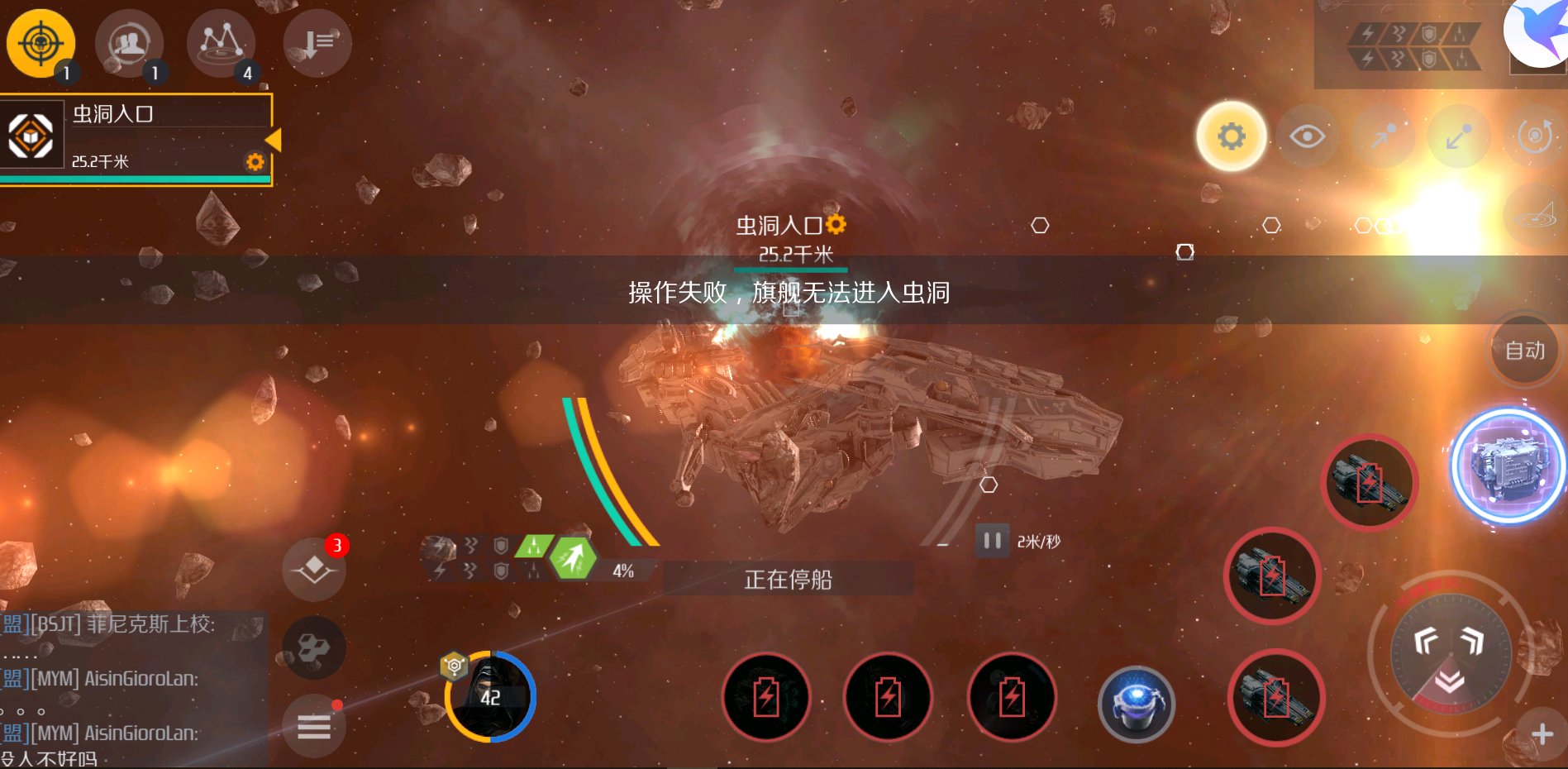Open the contacts icon with badge 1

(129, 43)
